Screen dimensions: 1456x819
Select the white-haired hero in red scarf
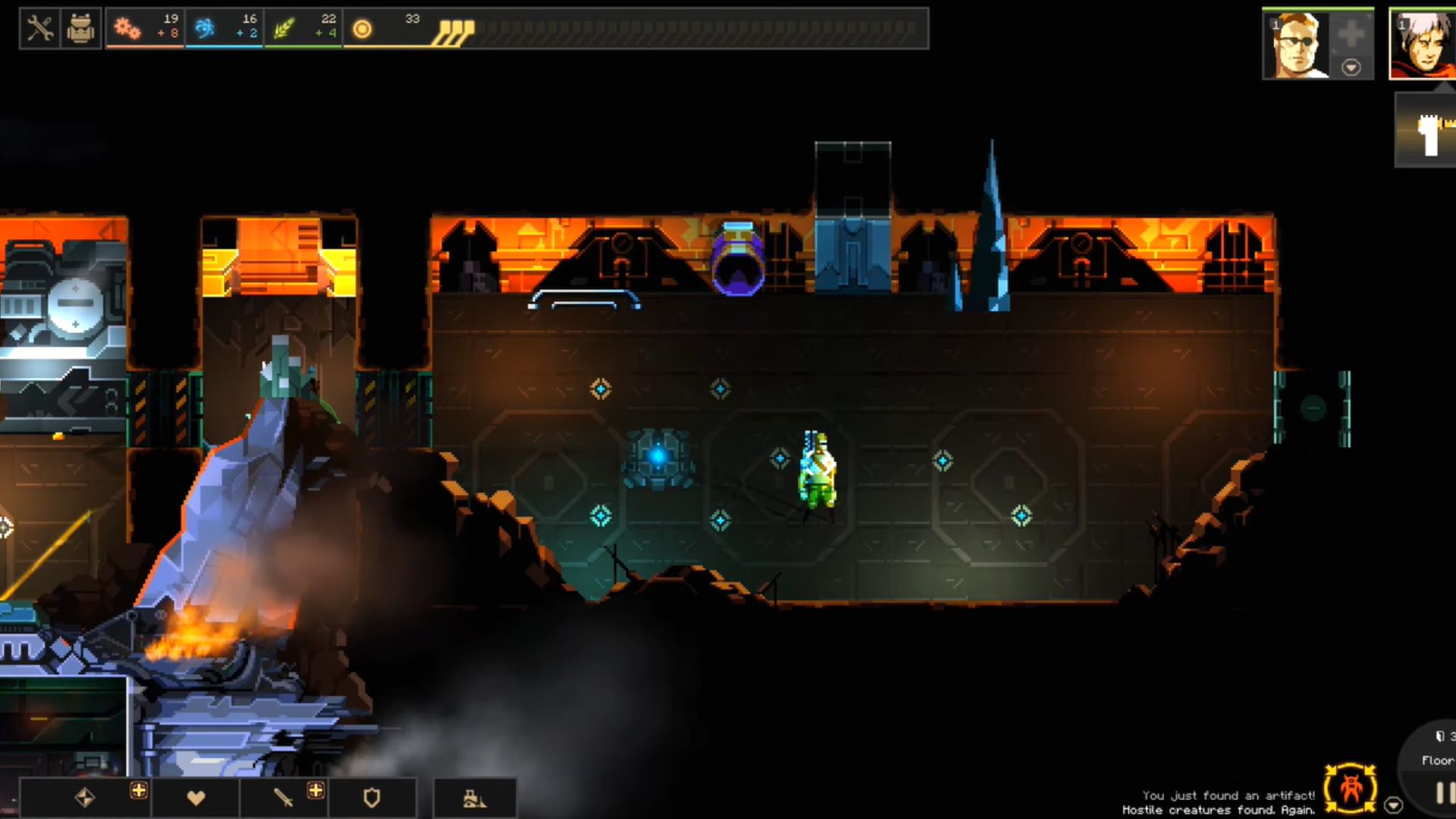pyautogui.click(x=1423, y=45)
